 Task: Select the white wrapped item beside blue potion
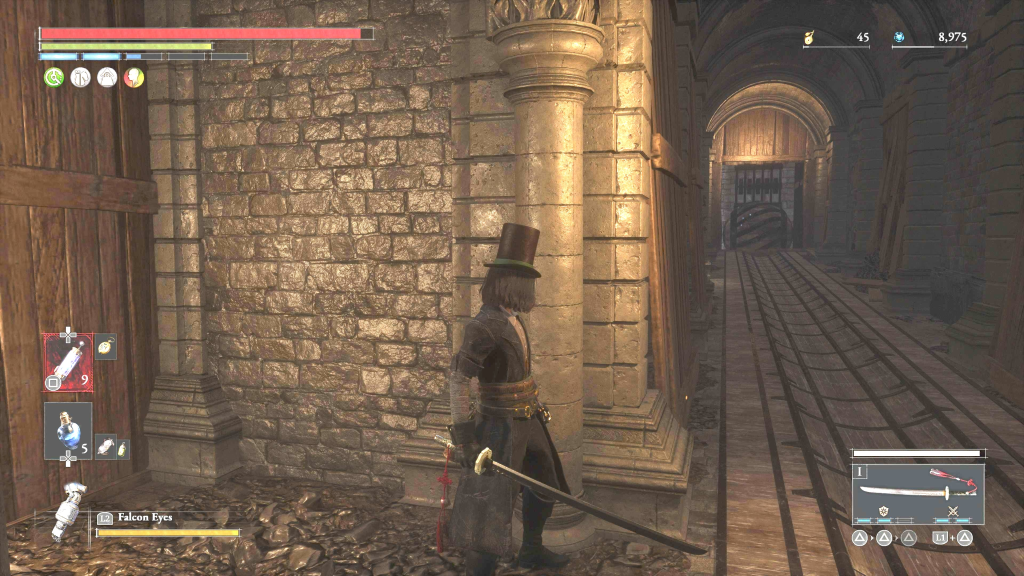click(x=103, y=449)
